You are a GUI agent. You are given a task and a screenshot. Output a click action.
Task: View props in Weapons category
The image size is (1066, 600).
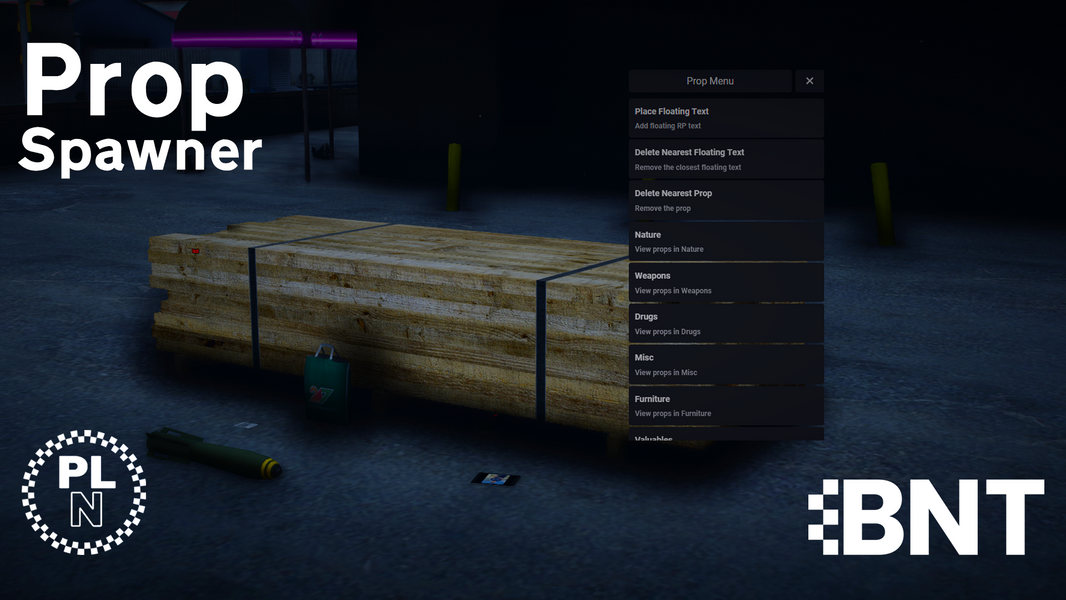[x=726, y=282]
